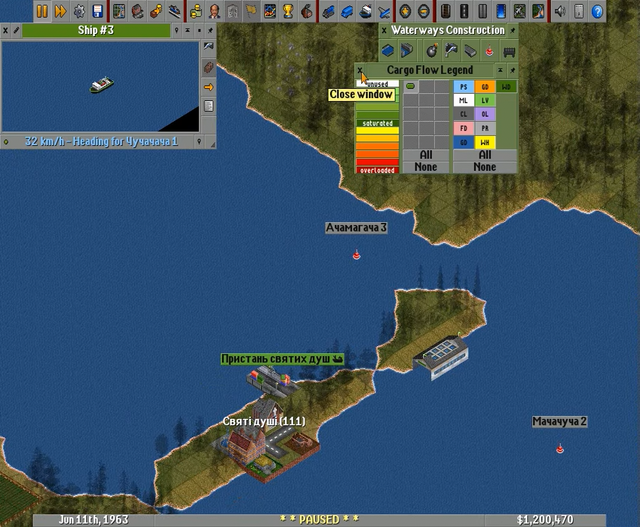This screenshot has height=527, width=640.
Task: Toggle the PS cargo filter
Action: tap(463, 87)
